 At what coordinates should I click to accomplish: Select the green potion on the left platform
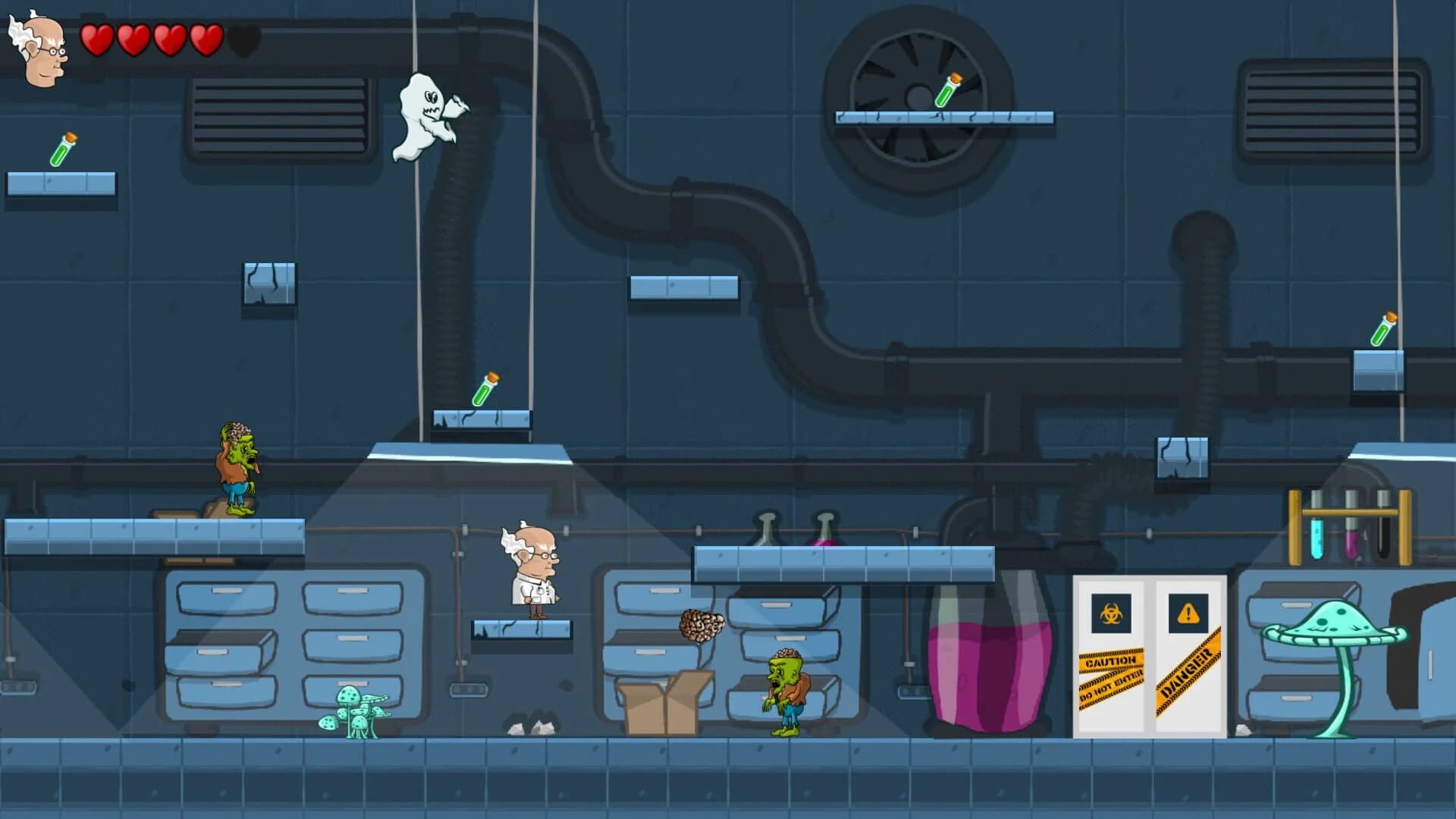(64, 148)
